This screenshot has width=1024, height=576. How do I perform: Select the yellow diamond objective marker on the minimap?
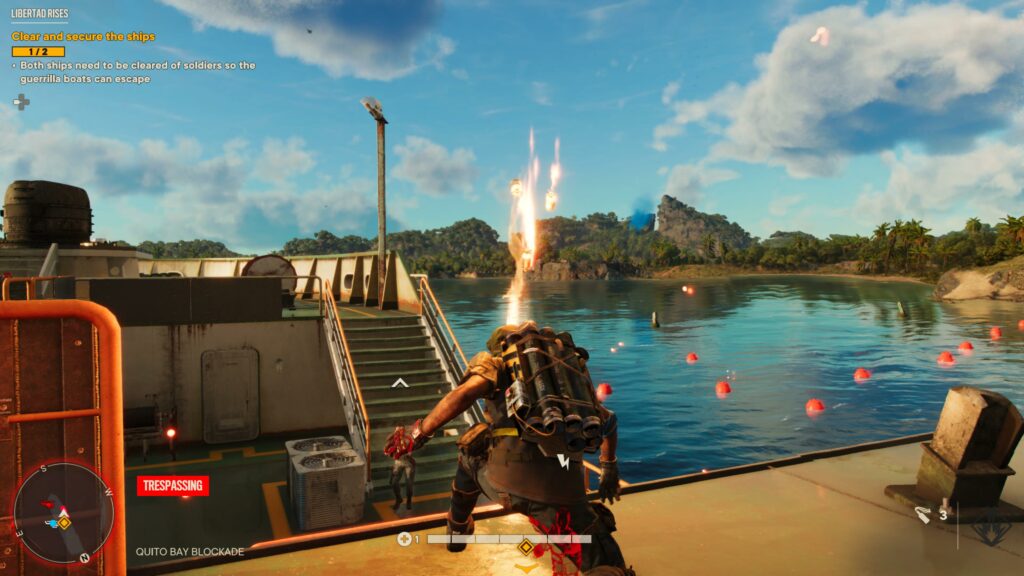(x=63, y=522)
